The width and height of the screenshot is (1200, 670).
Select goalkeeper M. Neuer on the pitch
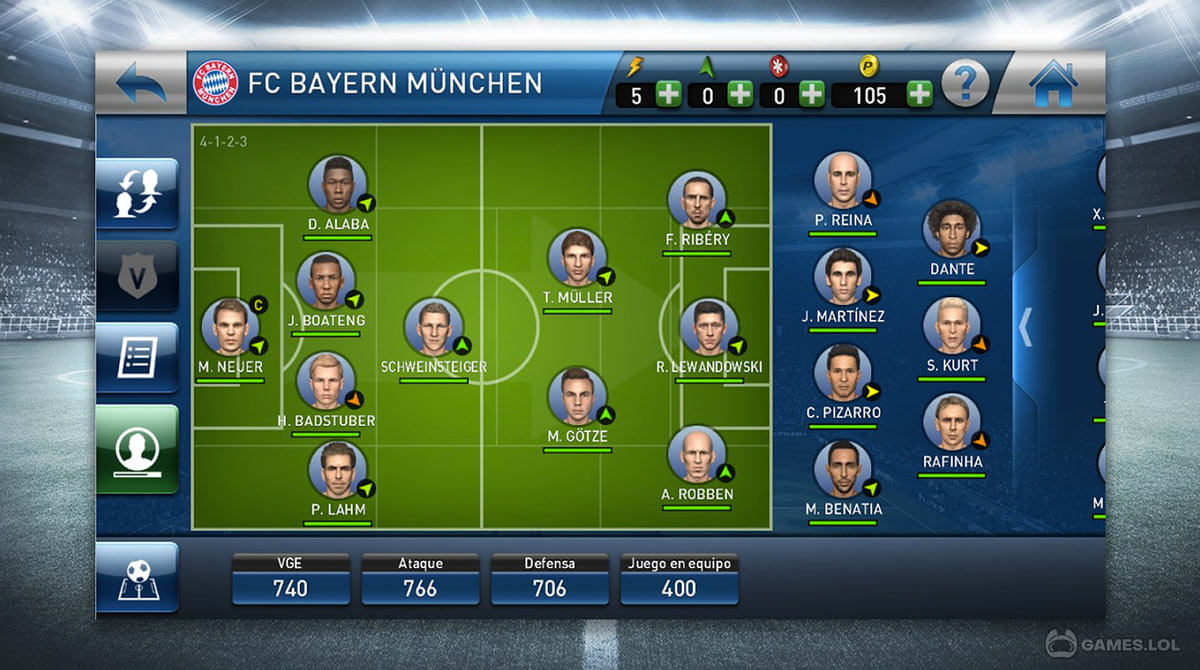[230, 327]
